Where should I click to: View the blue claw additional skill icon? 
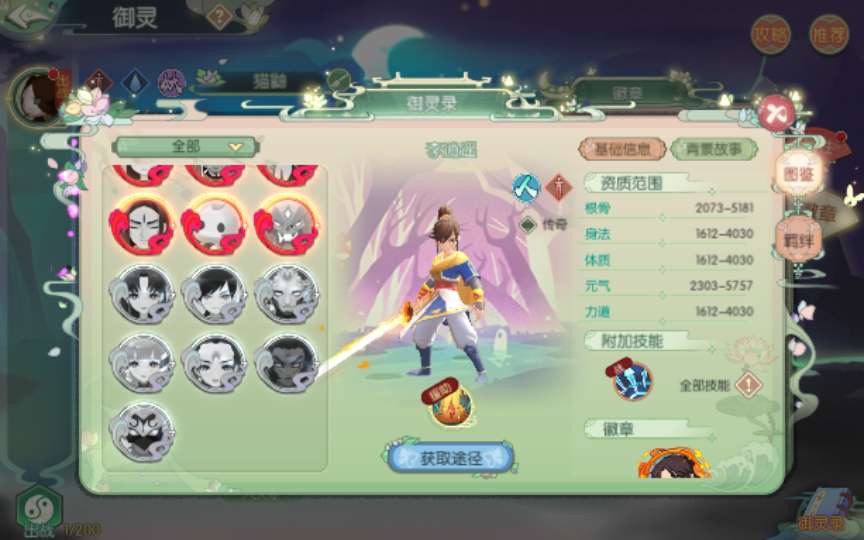coord(633,380)
